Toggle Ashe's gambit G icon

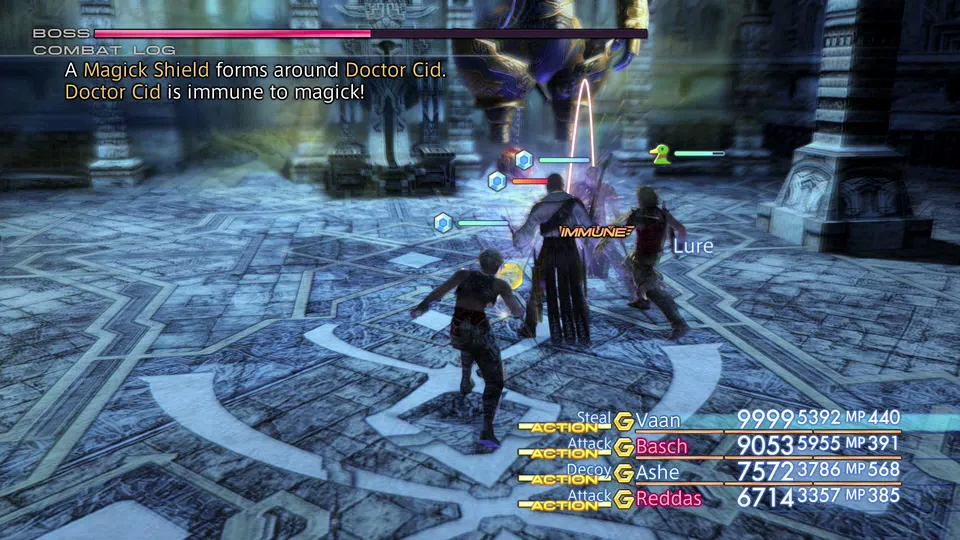(624, 473)
